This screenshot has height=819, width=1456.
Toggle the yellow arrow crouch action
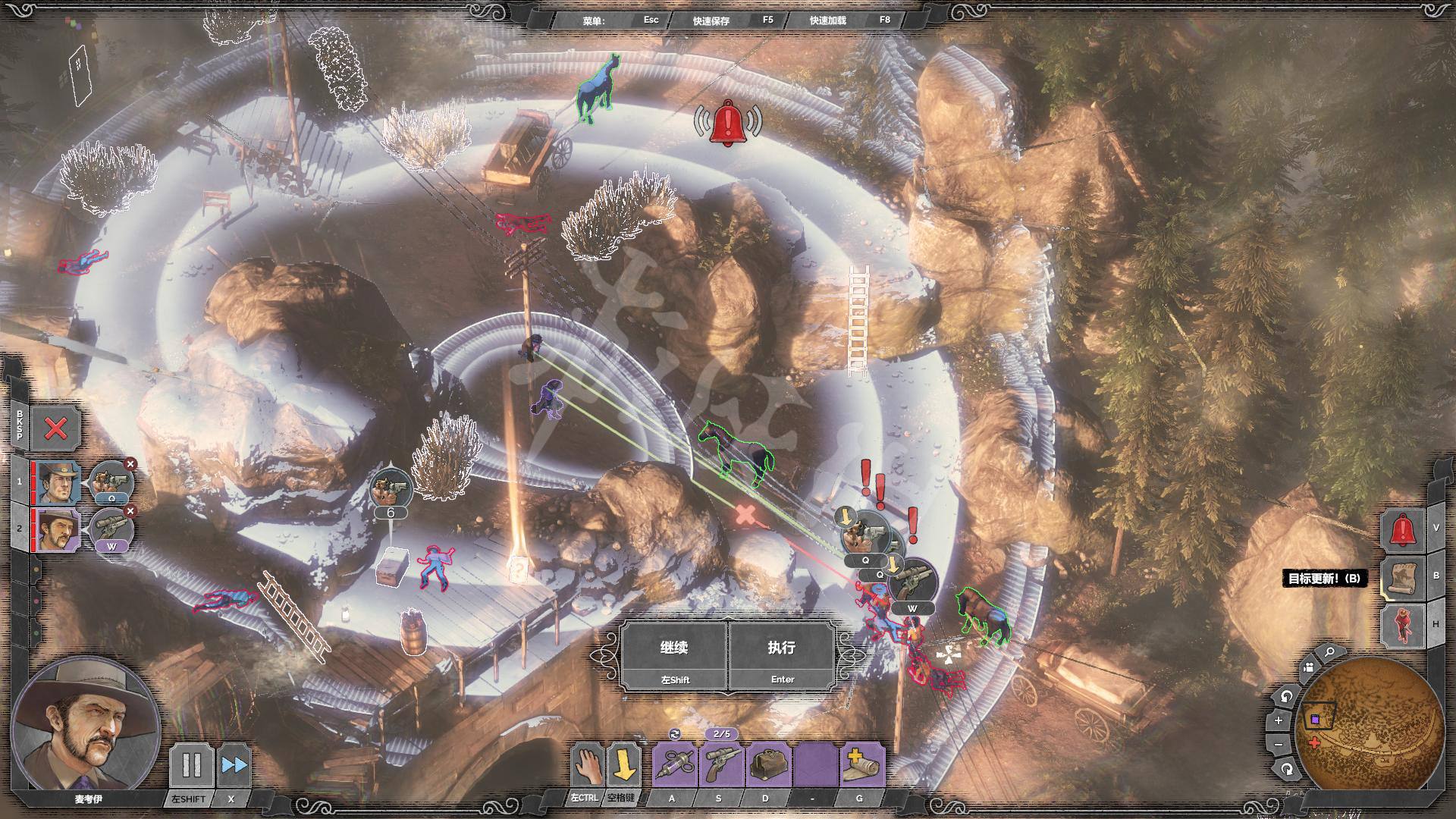coord(624,765)
